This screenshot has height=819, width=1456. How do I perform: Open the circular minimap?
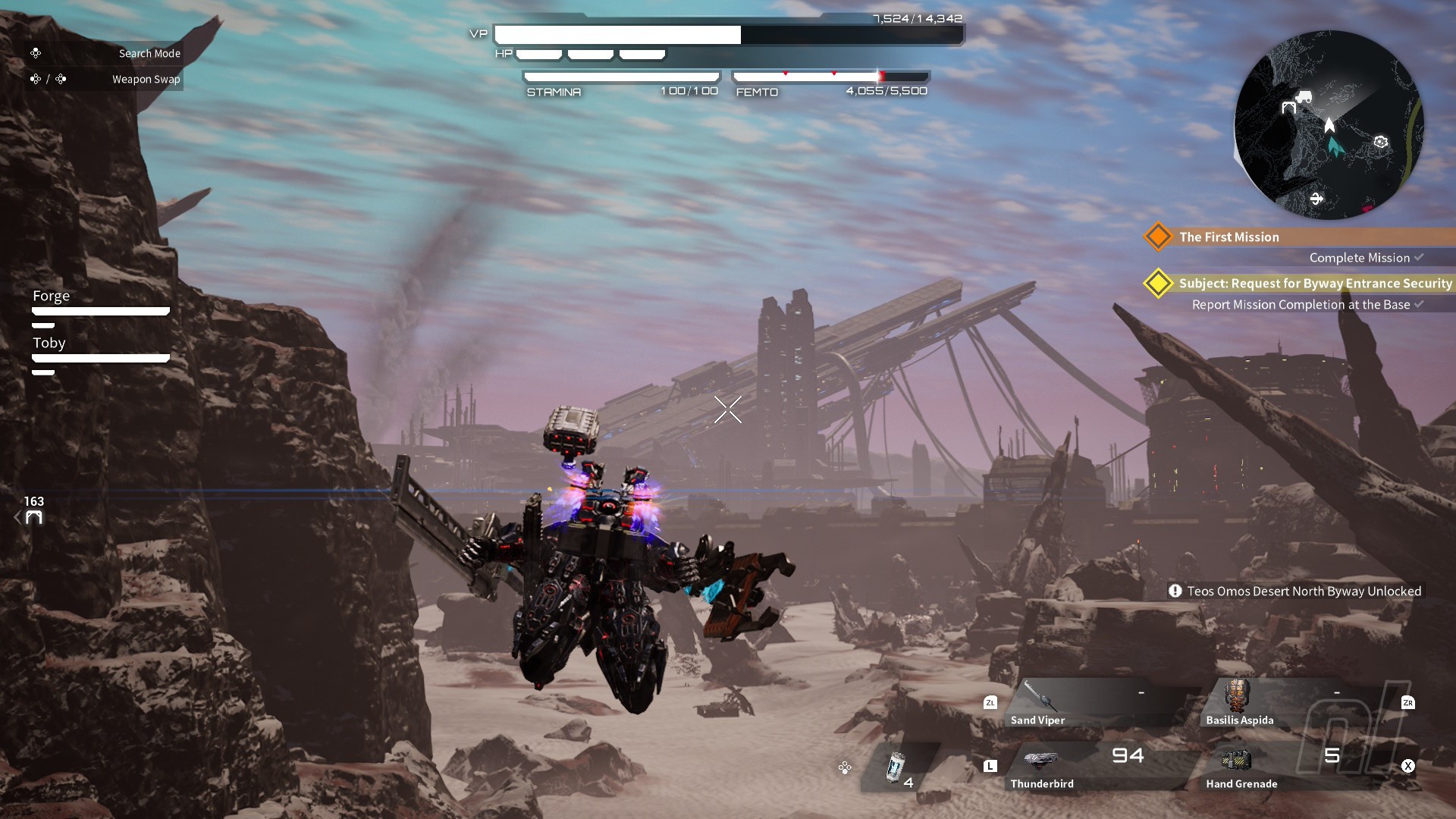[1329, 125]
